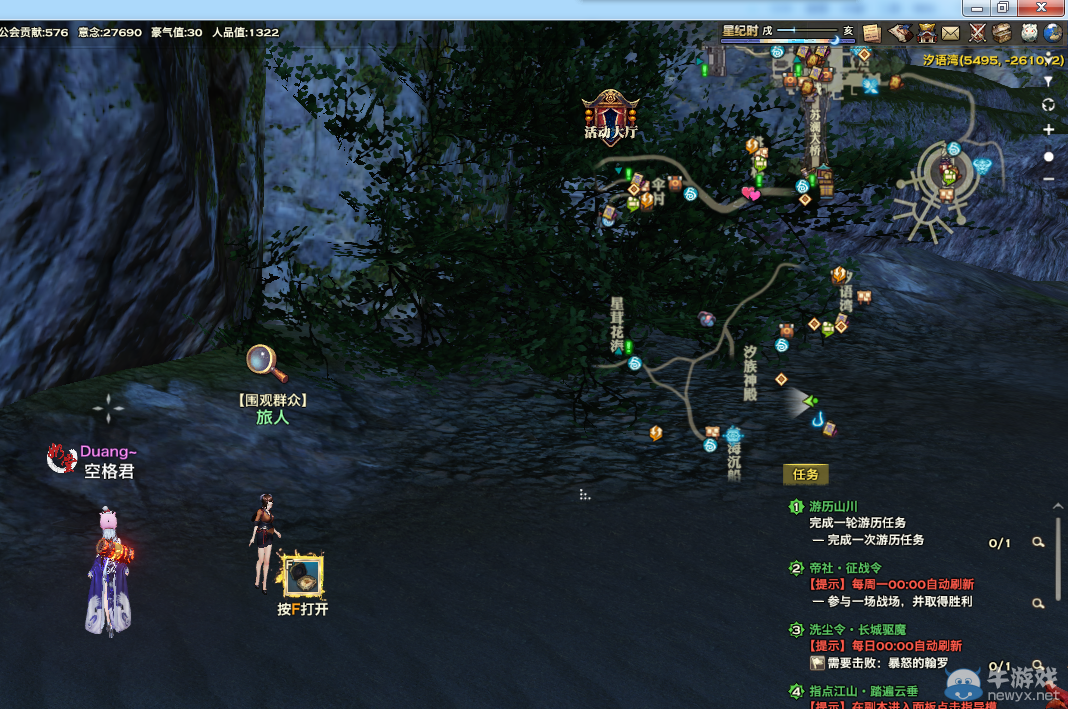Viewport: 1068px width, 709px height.
Task: Select the 指点江山·踏遍云垂 quest entry
Action: [x=863, y=691]
